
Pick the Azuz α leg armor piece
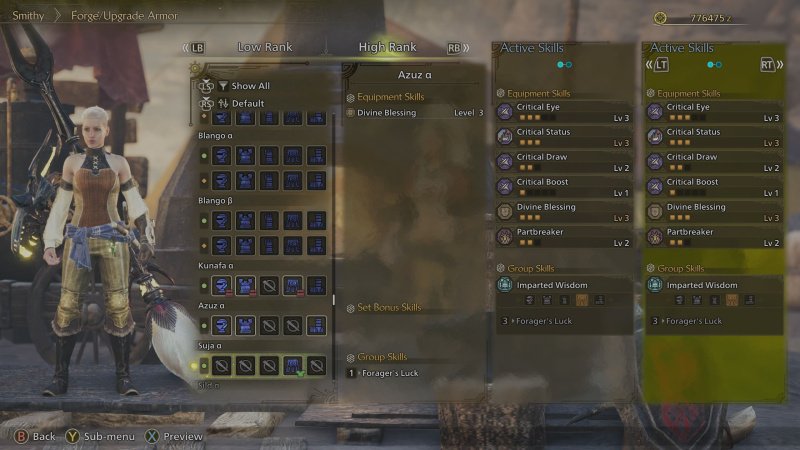point(316,326)
